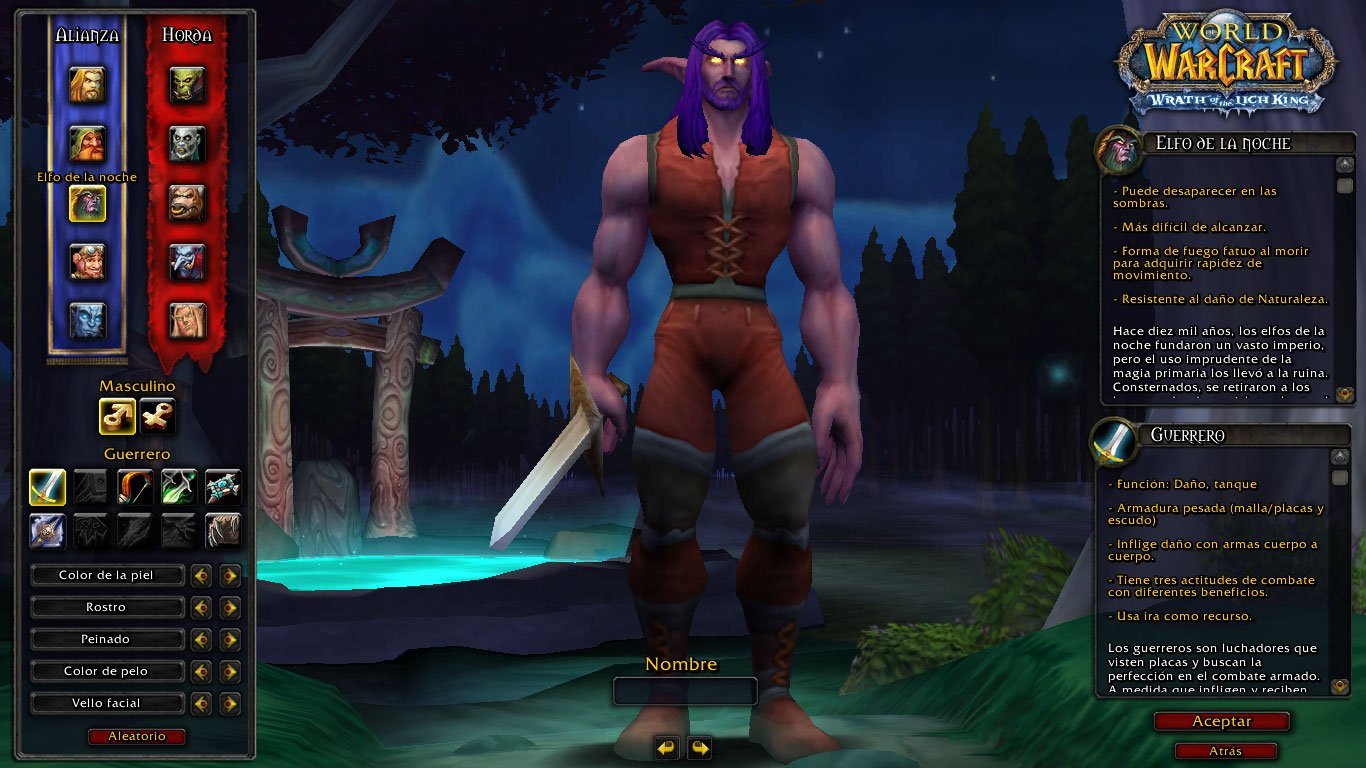
Task: Choose the Troll race portrait
Action: click(x=187, y=262)
